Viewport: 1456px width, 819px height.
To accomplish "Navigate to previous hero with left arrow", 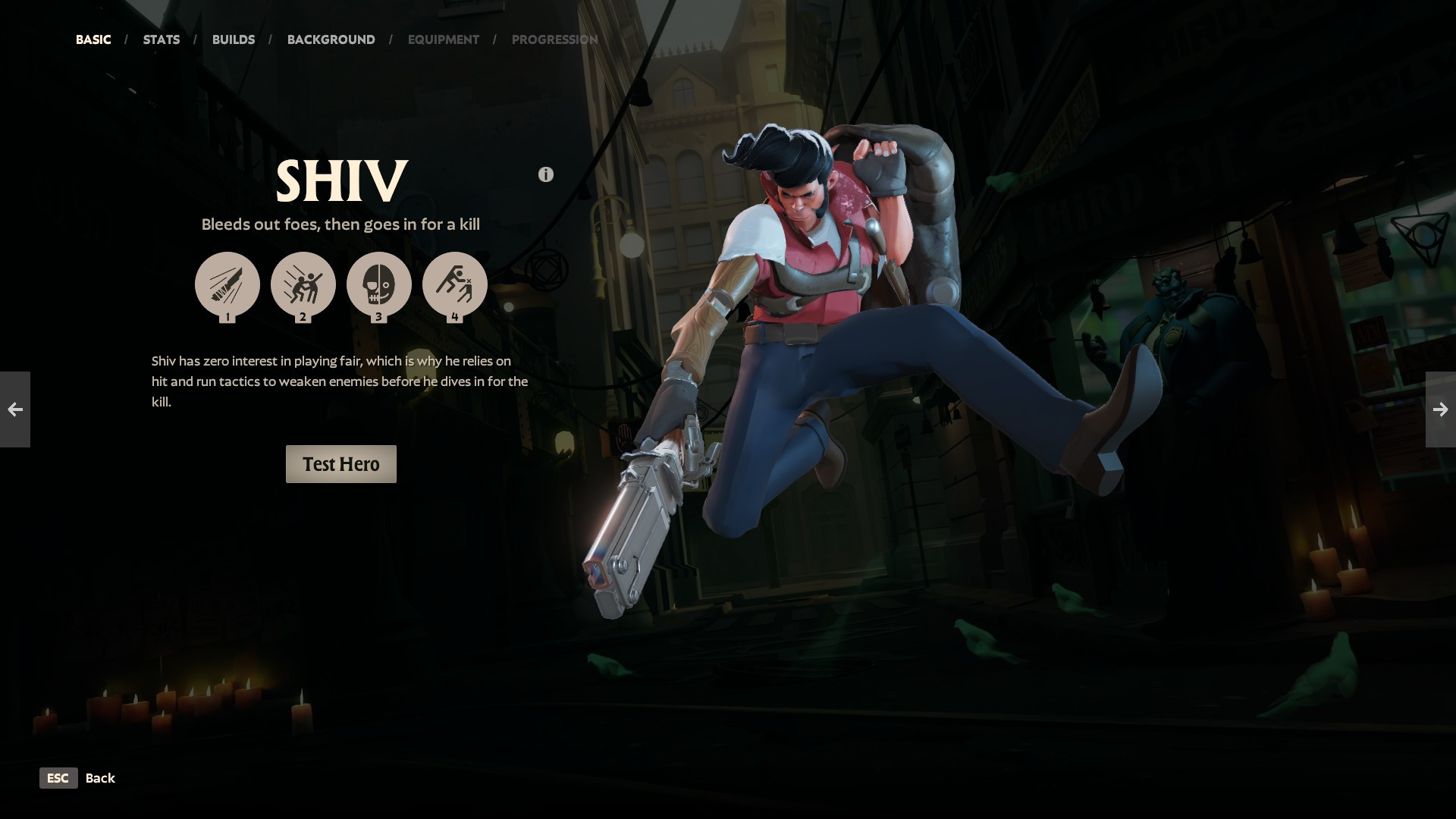I will [x=15, y=409].
